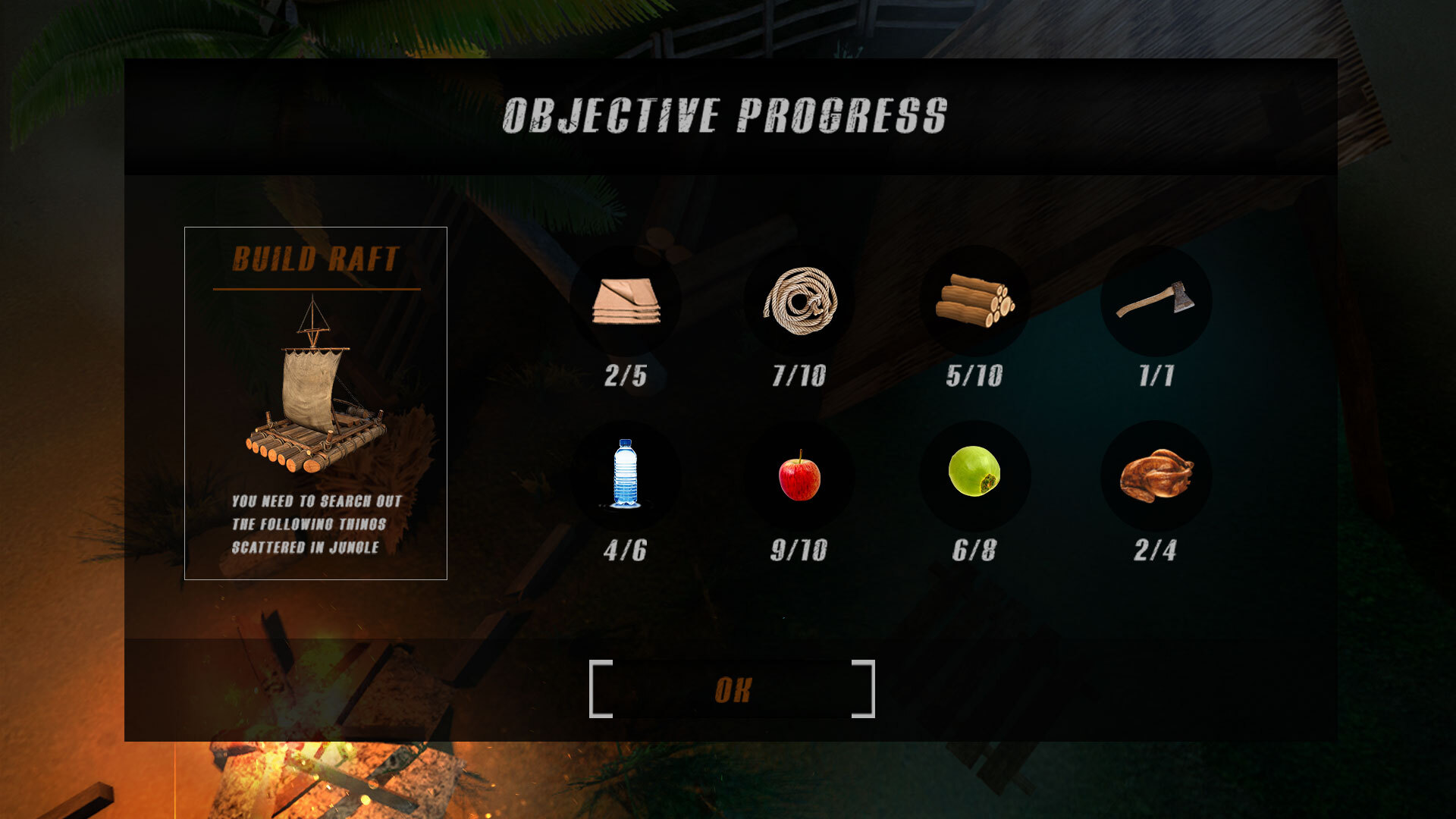This screenshot has width=1456, height=819.
Task: Choose the wood logs objective icon
Action: (x=974, y=301)
